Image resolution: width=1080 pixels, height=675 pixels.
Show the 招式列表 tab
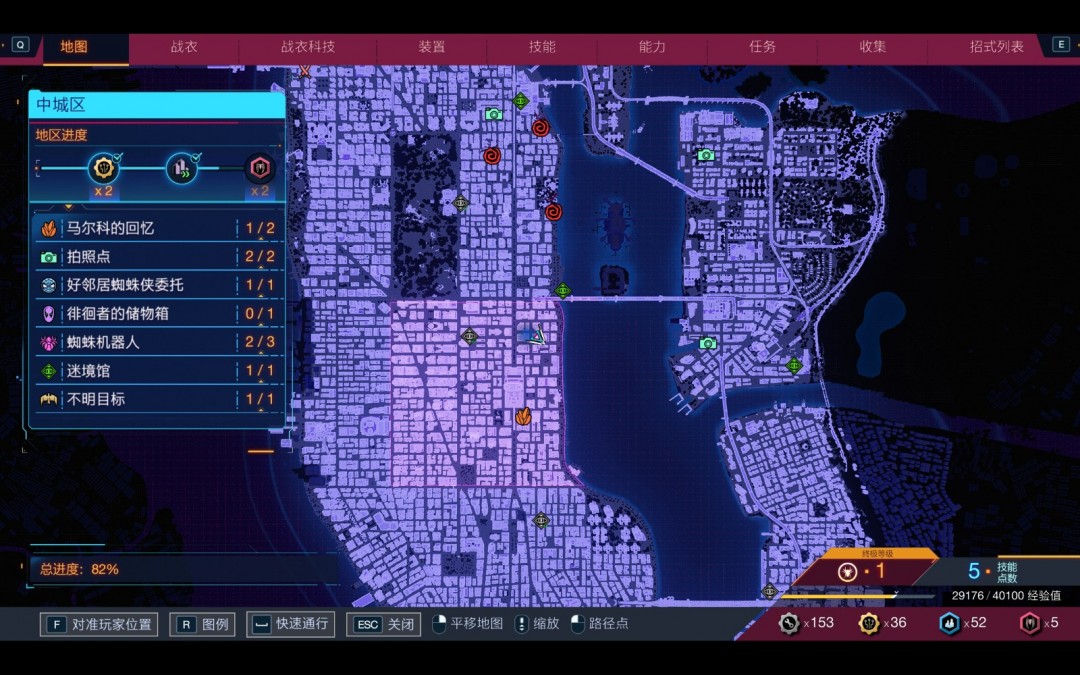click(x=996, y=47)
